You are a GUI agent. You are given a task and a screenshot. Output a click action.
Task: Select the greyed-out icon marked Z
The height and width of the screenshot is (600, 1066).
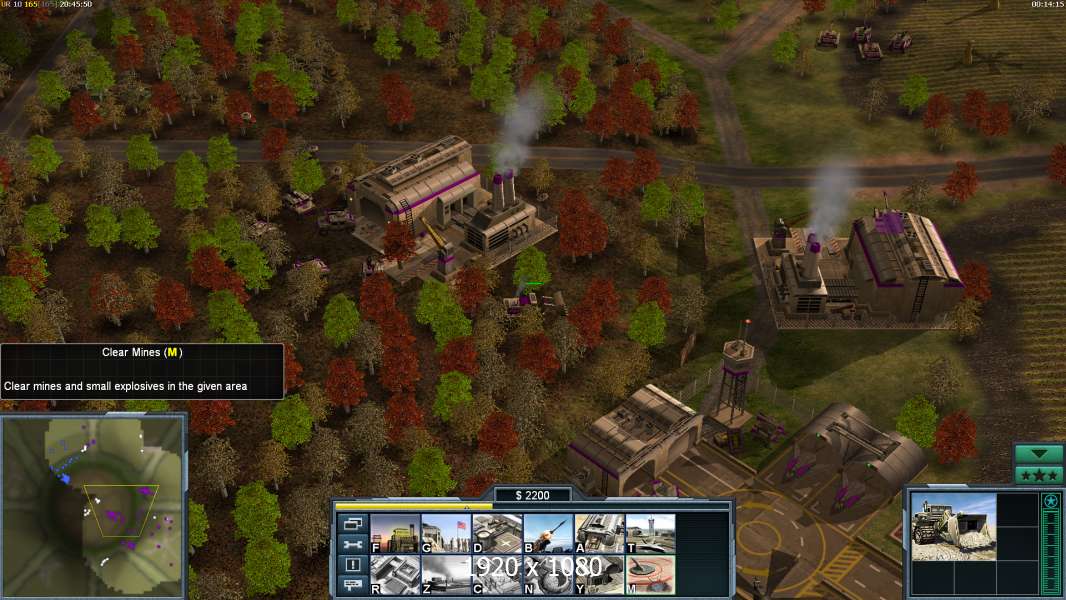[x=446, y=573]
